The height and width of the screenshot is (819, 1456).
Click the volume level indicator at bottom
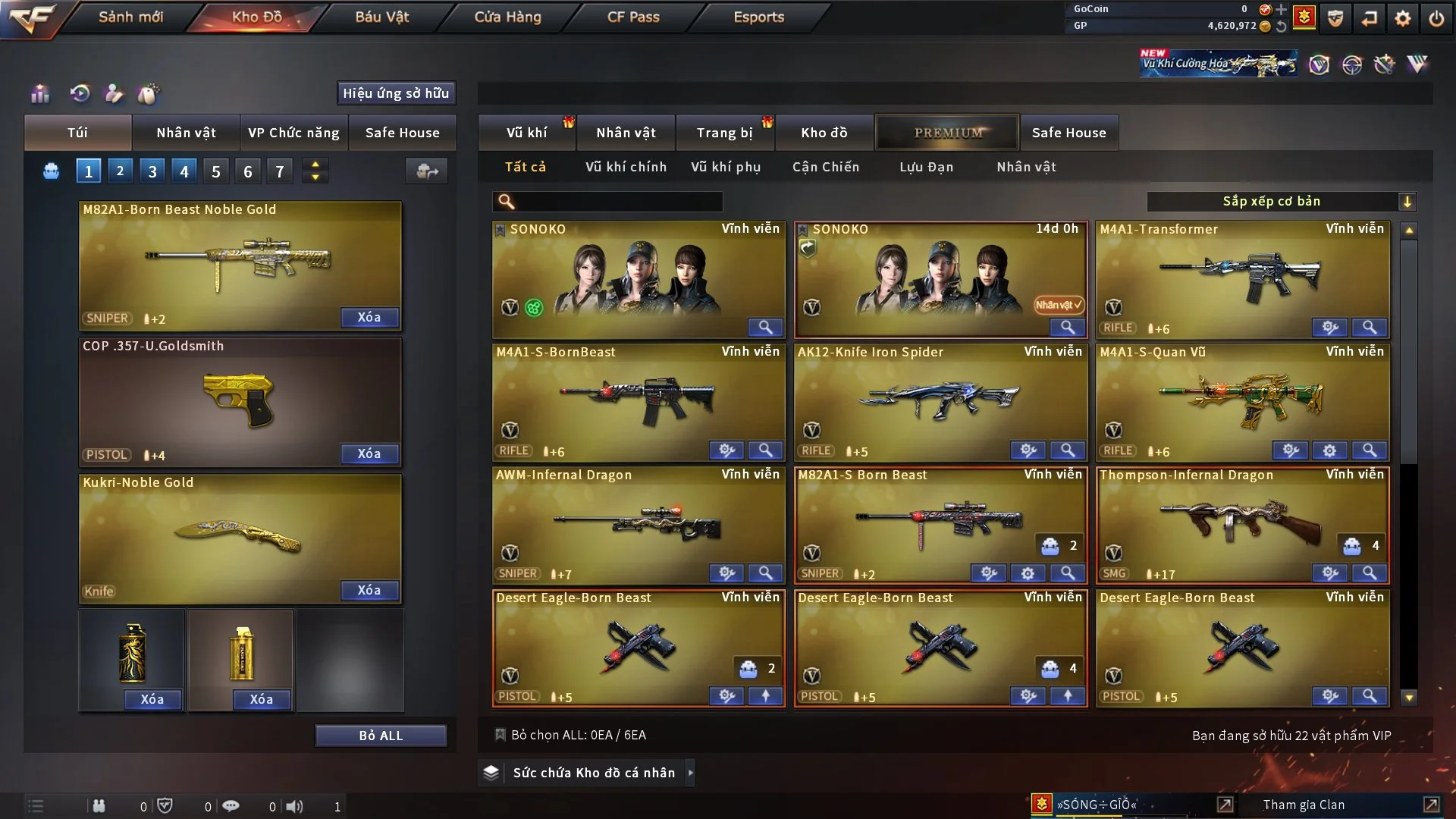coord(297,806)
